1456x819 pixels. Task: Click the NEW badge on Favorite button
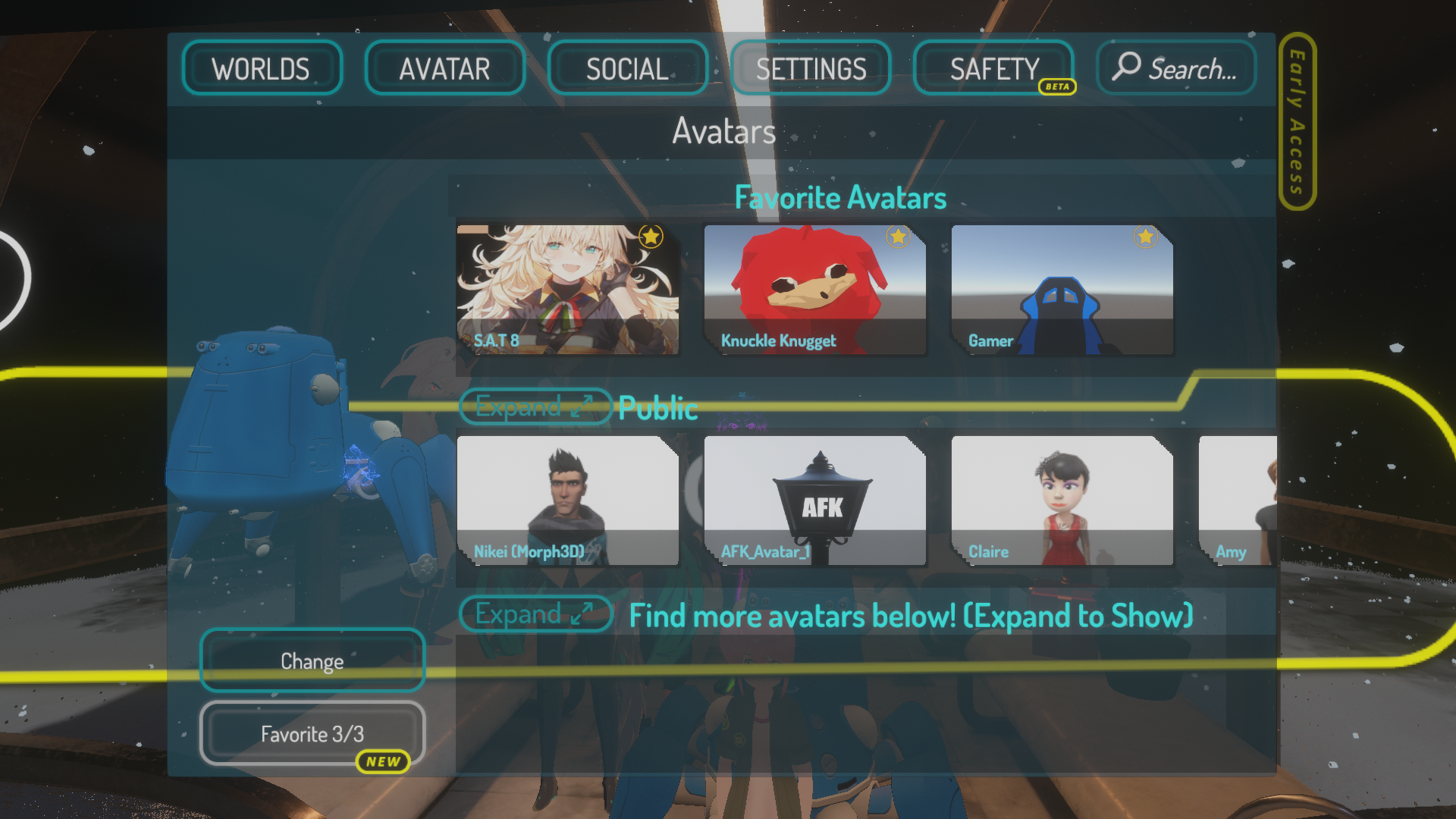point(384,762)
